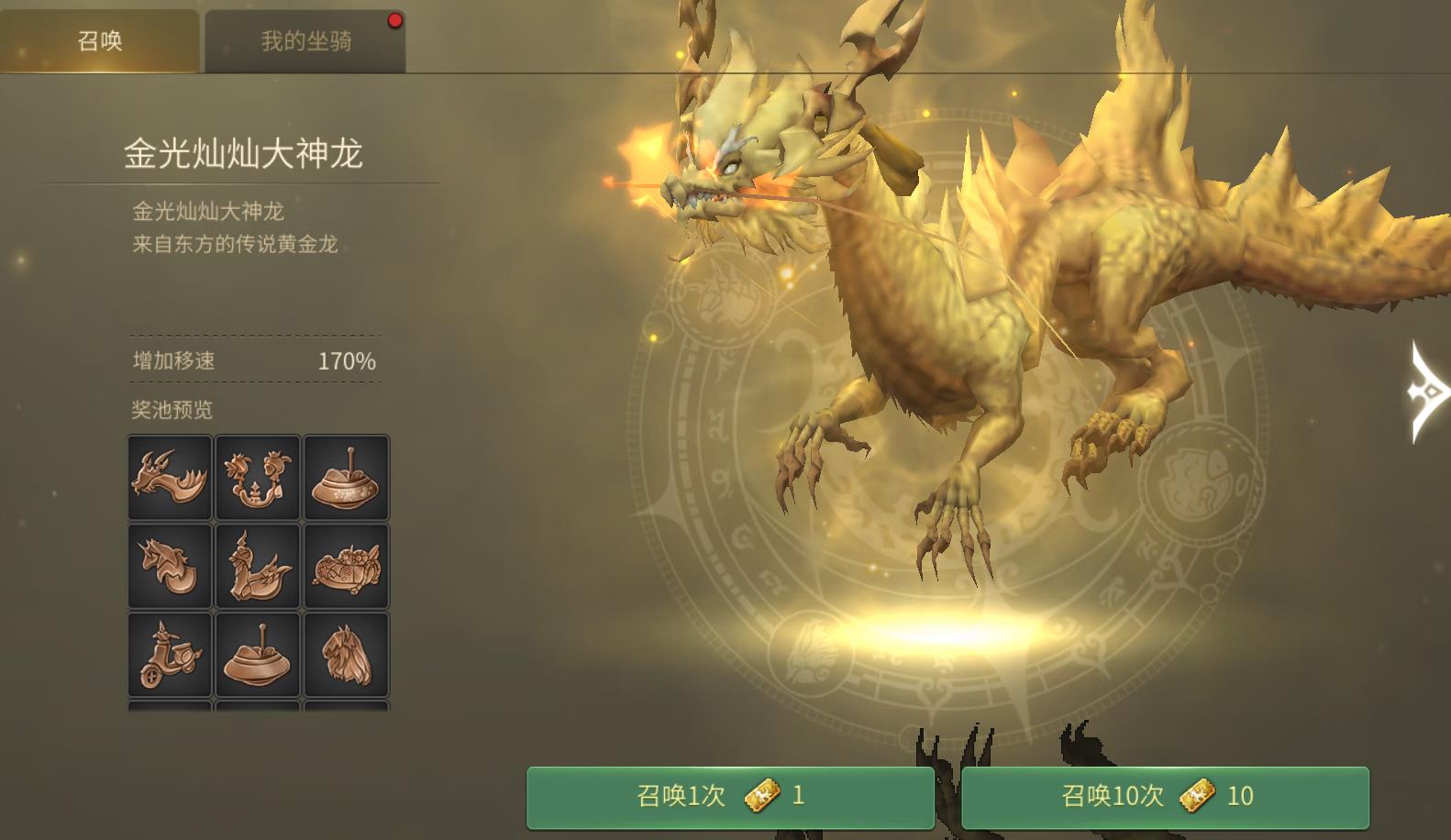Select the dragon mount in the prize pool

click(170, 478)
